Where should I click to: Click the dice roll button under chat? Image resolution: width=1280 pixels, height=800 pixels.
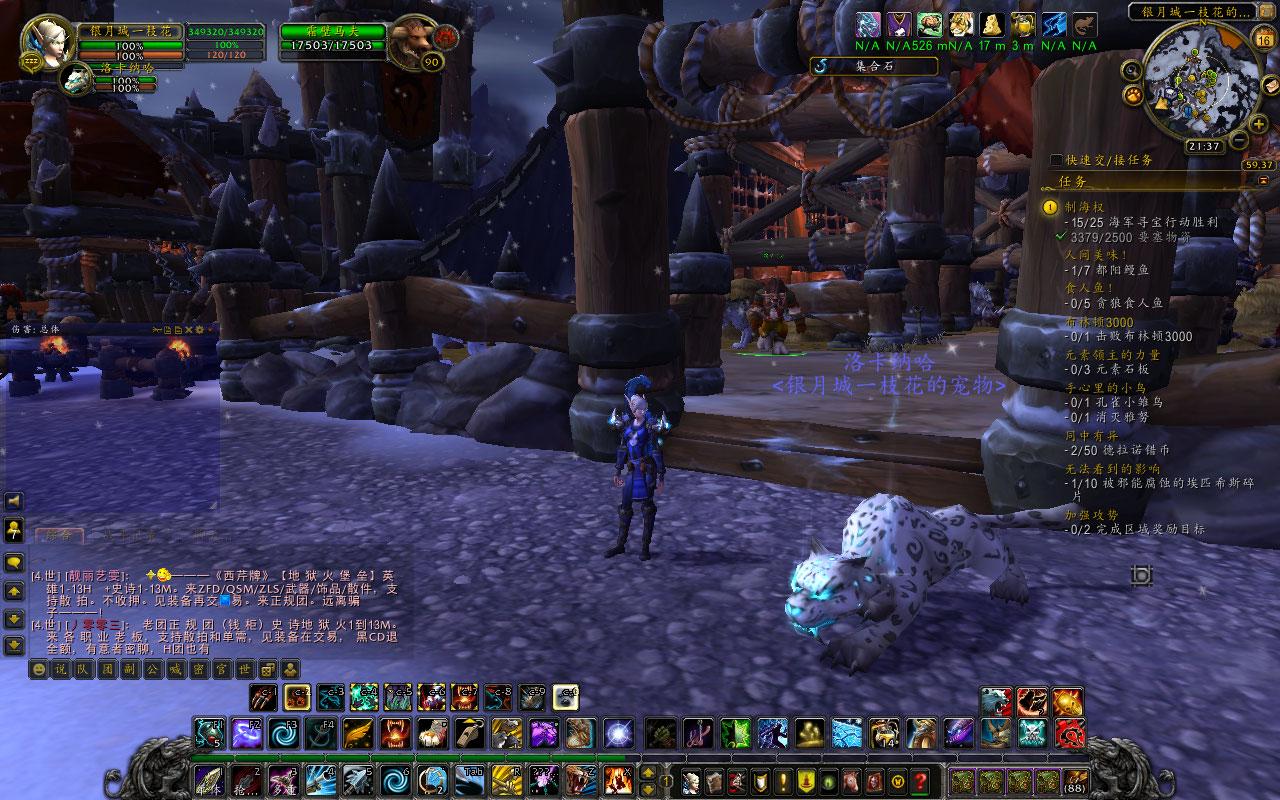point(268,669)
